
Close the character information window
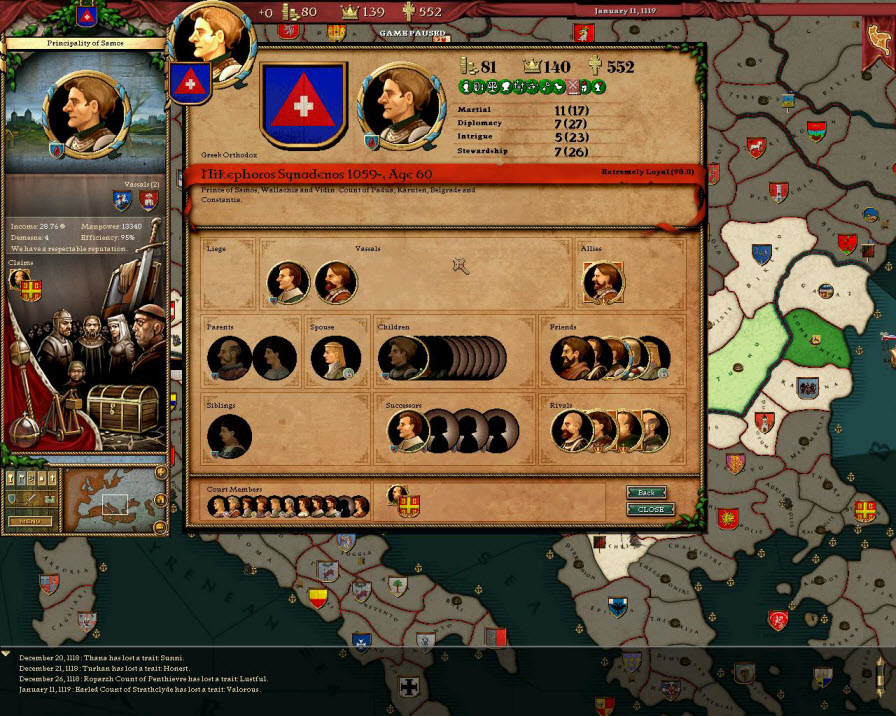coord(650,509)
